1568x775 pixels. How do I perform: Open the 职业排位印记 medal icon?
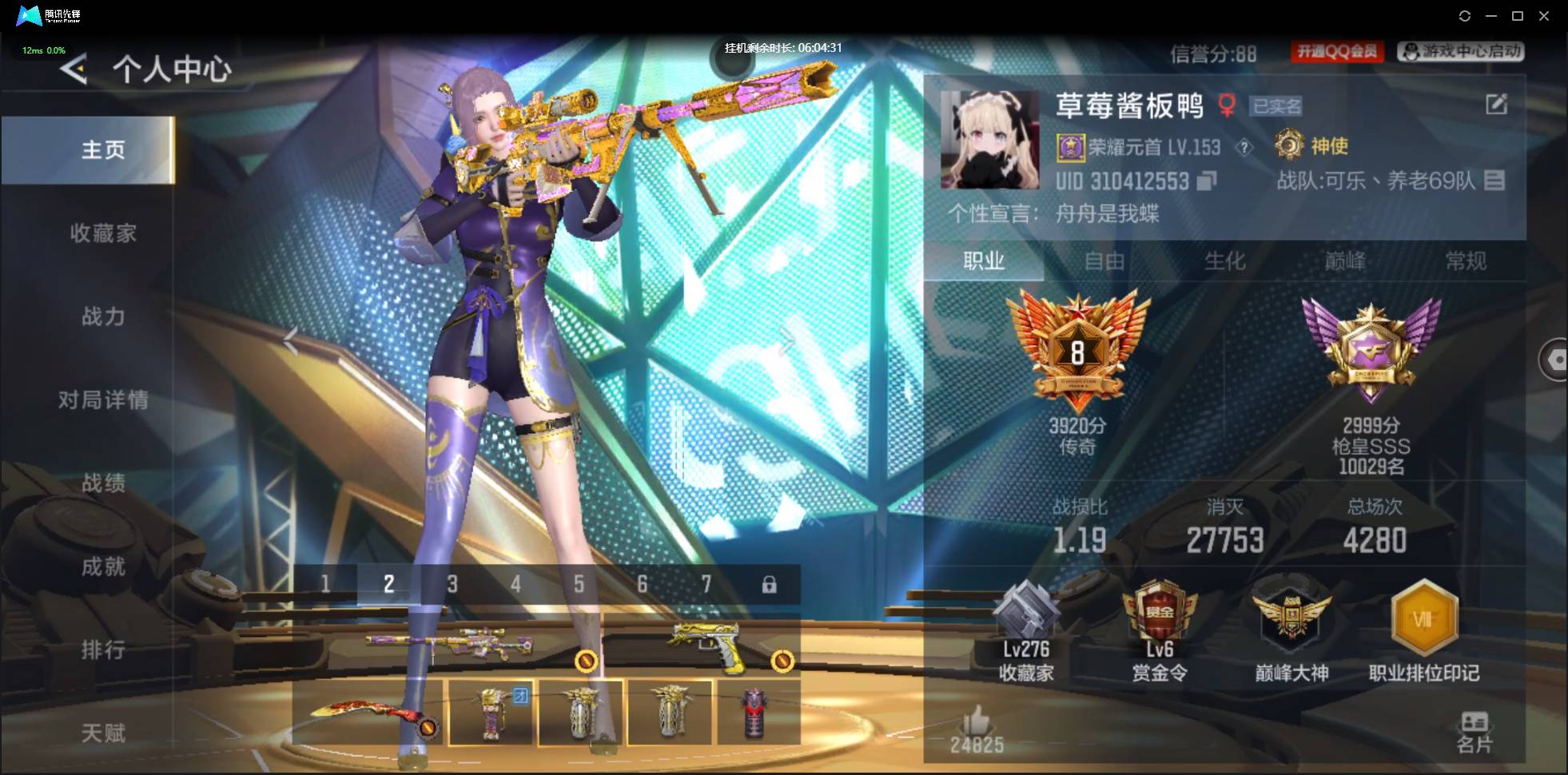click(x=1426, y=619)
